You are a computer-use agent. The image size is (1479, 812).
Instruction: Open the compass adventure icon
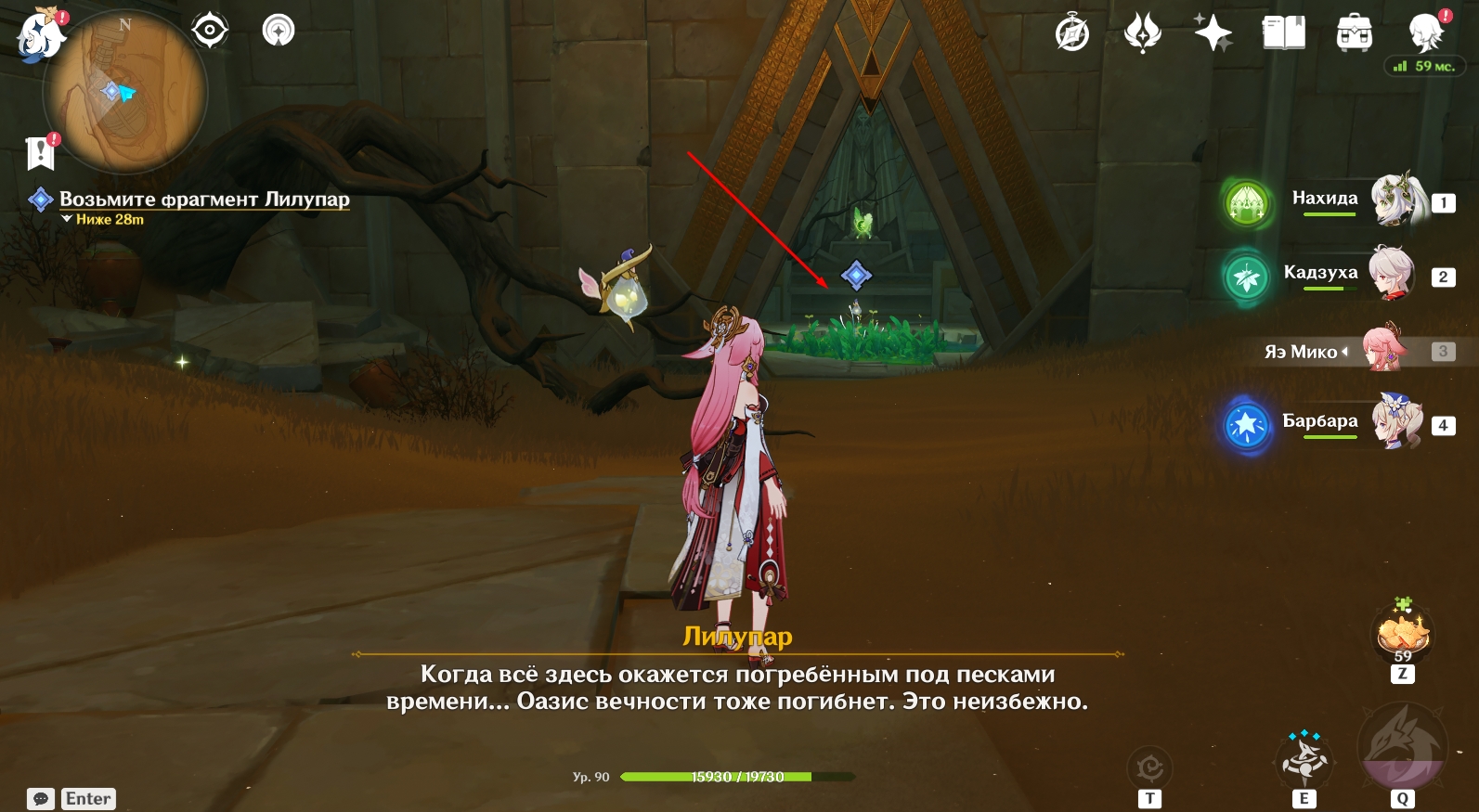[1072, 34]
